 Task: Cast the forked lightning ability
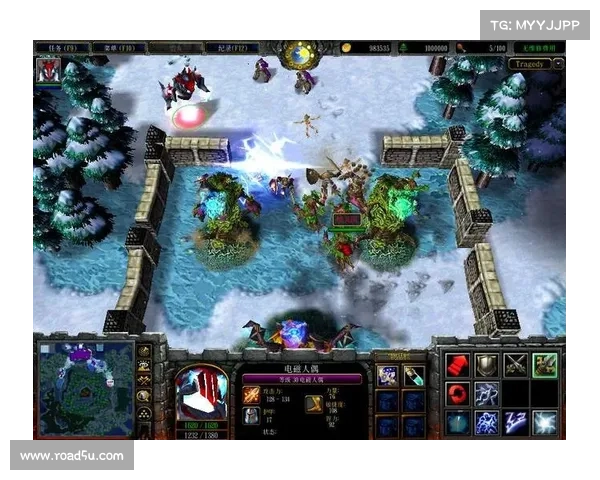coord(487,394)
